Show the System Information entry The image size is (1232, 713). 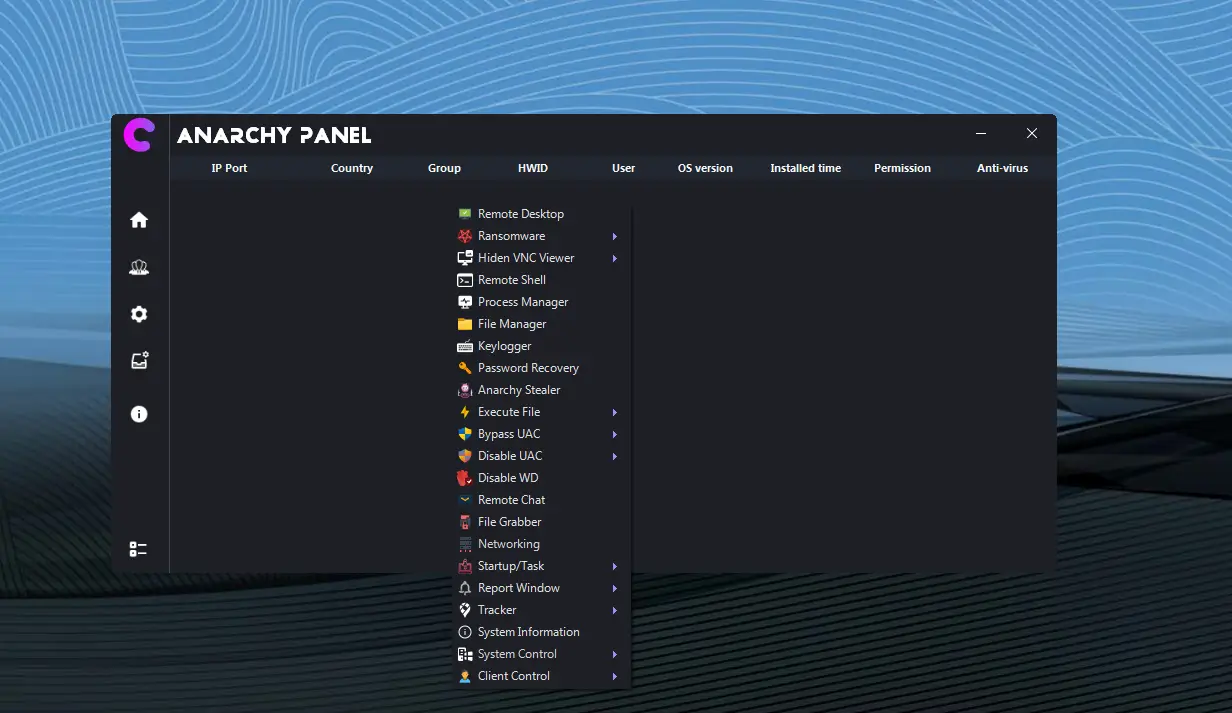pos(528,632)
